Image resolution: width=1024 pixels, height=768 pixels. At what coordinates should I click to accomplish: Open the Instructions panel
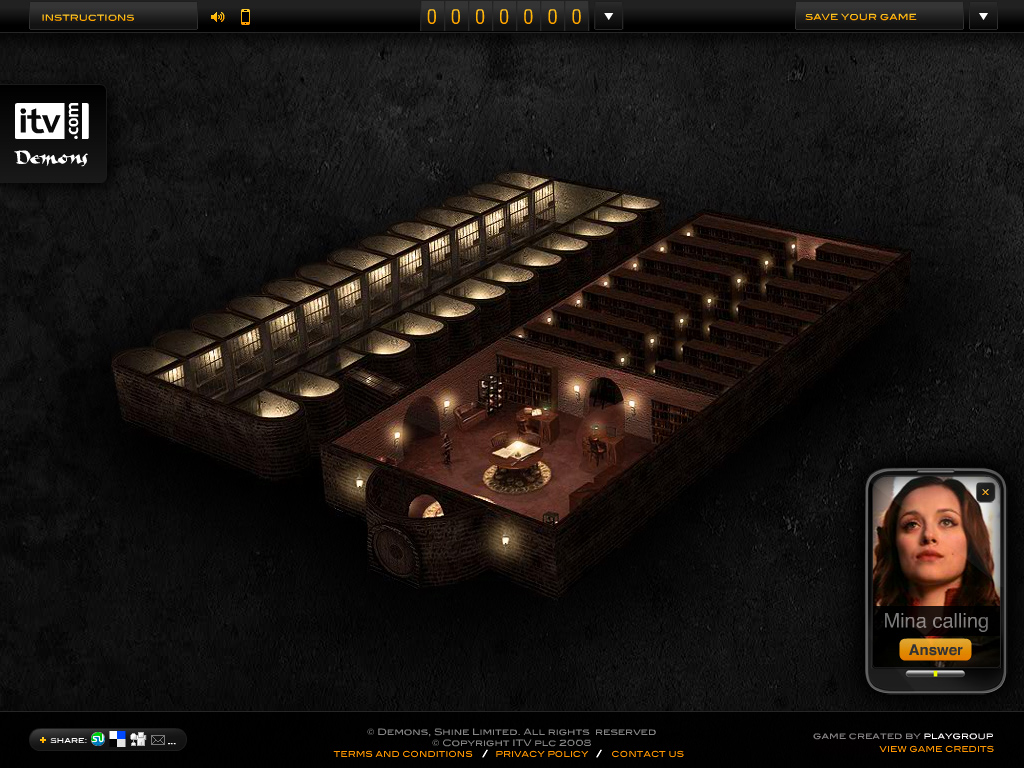click(x=112, y=17)
